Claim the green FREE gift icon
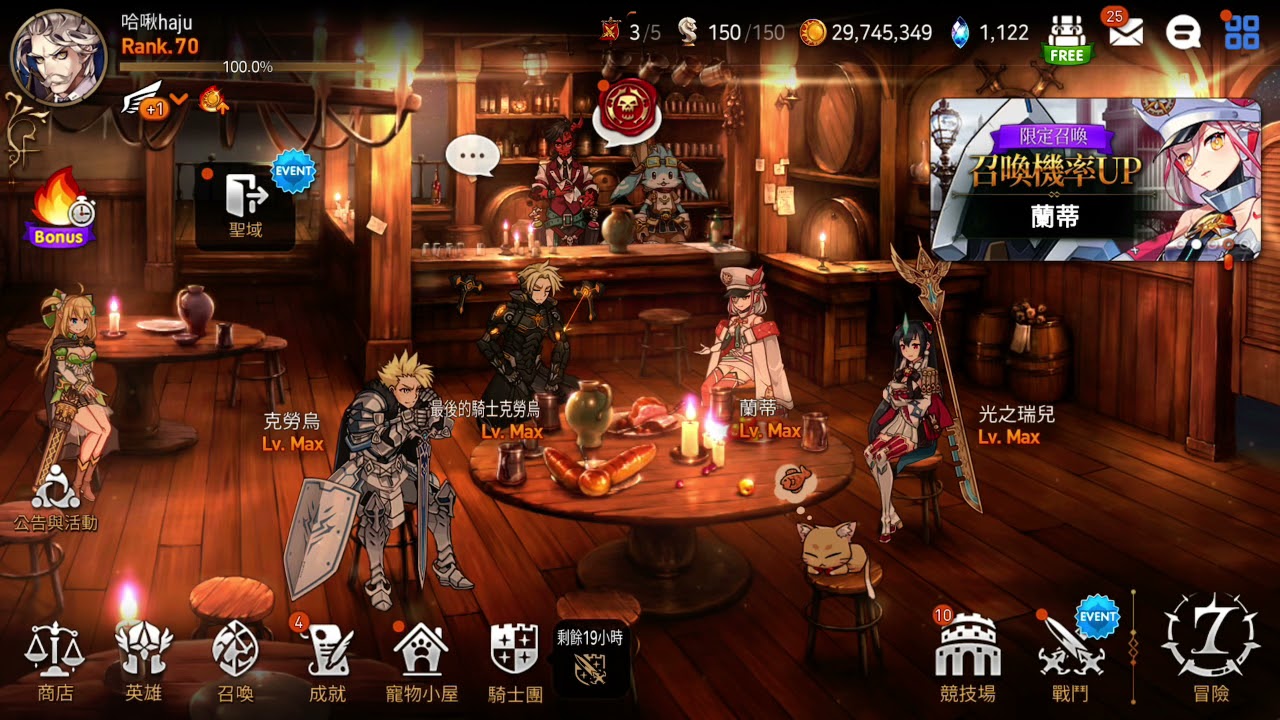The height and width of the screenshot is (720, 1280). [1067, 39]
